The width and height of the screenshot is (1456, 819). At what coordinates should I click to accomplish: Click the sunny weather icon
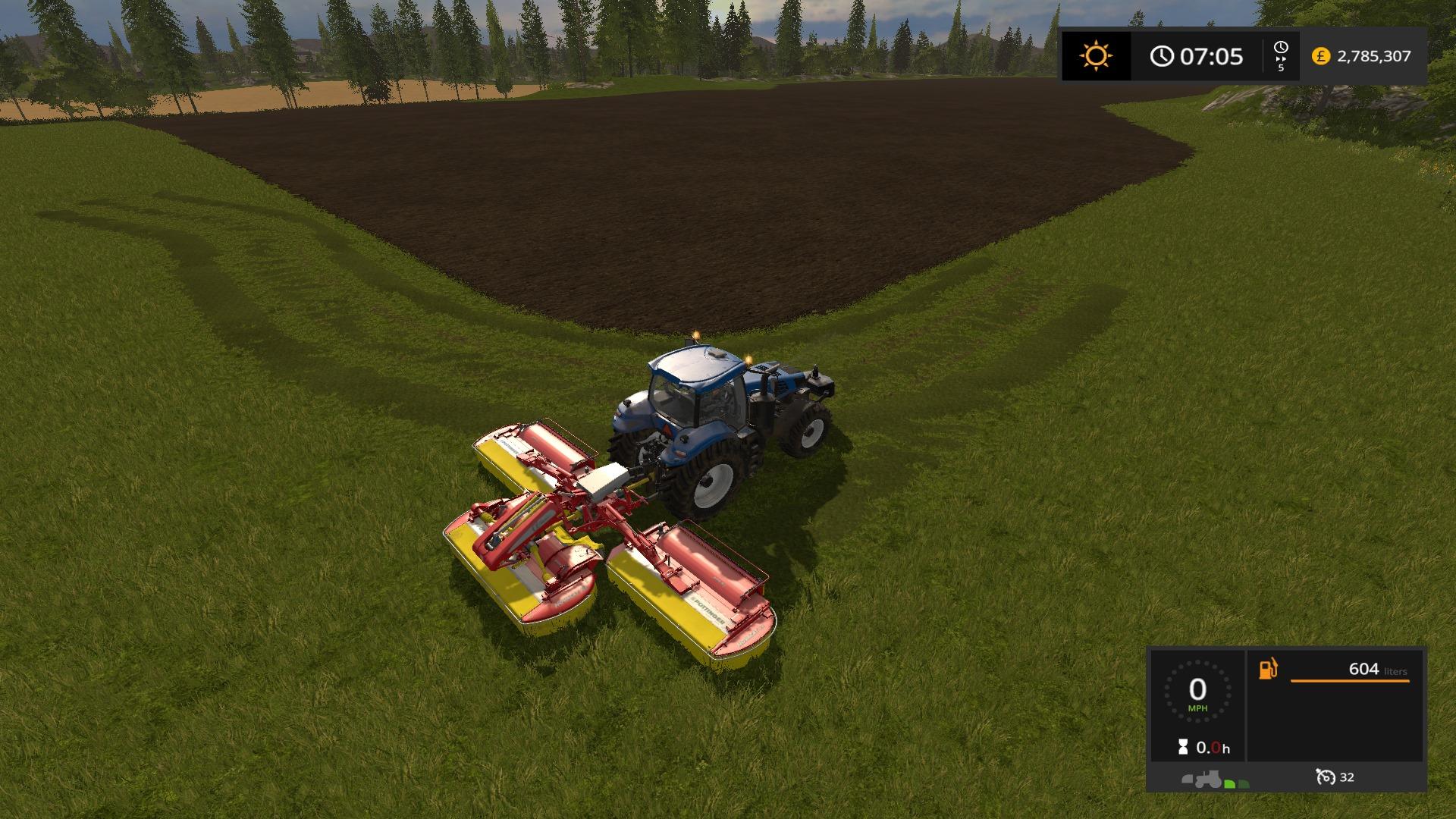point(1096,56)
